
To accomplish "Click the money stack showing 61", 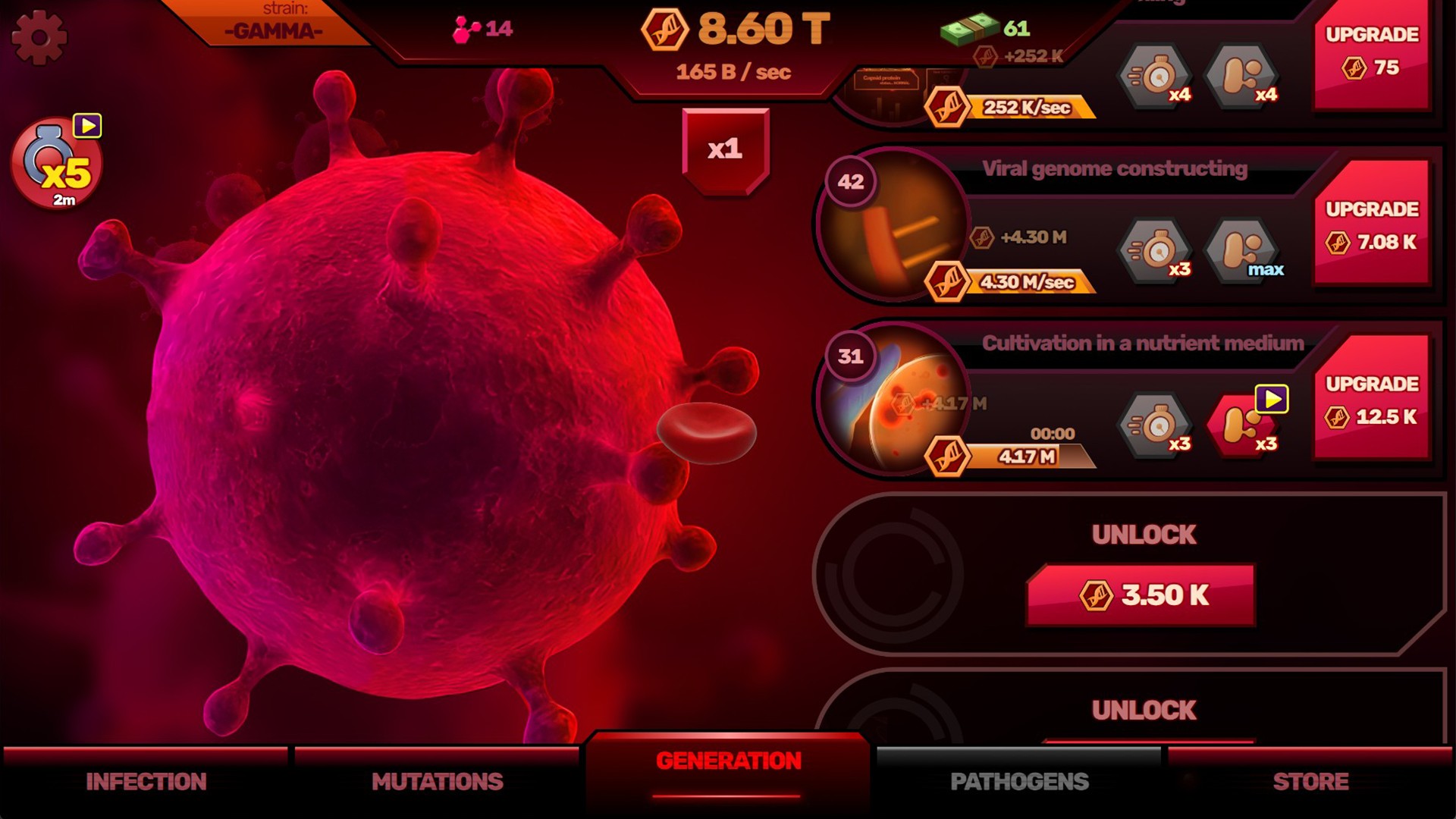I will coord(971,28).
